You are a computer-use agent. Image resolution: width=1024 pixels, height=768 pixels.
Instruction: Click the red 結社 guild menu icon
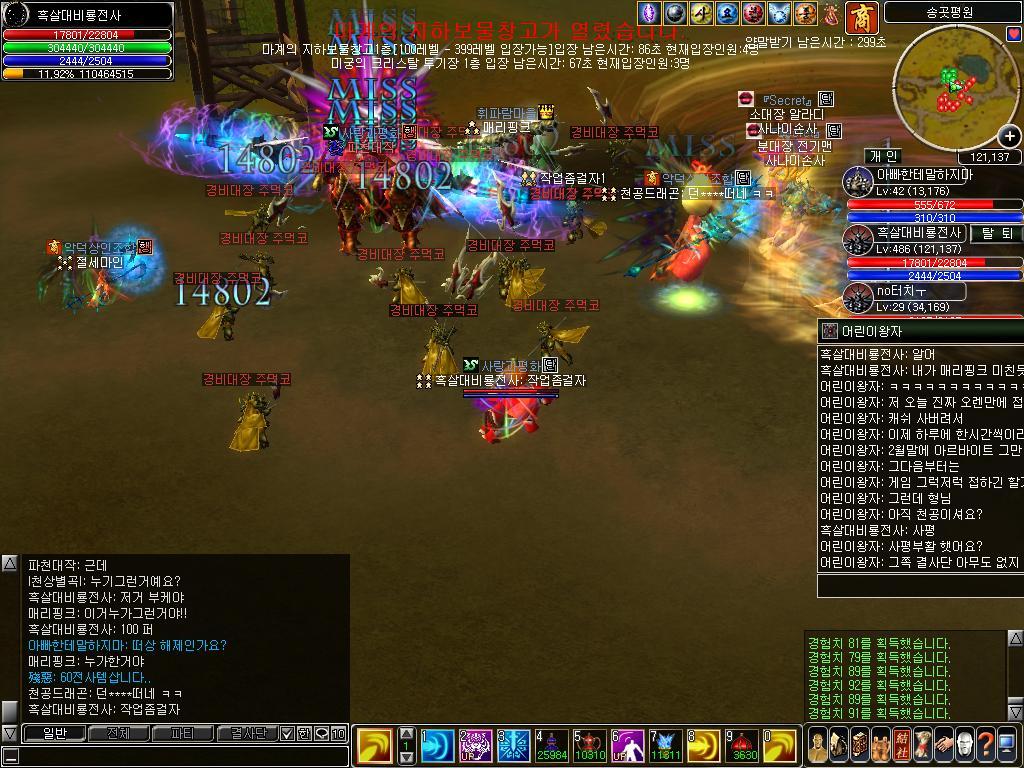pos(901,745)
